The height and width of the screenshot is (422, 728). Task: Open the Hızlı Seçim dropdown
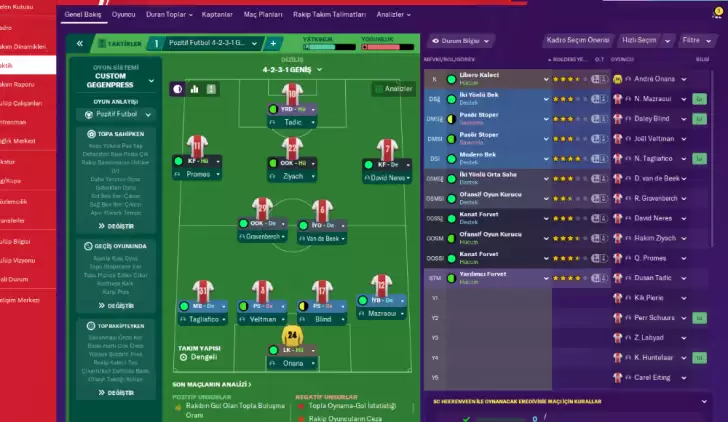(x=641, y=41)
